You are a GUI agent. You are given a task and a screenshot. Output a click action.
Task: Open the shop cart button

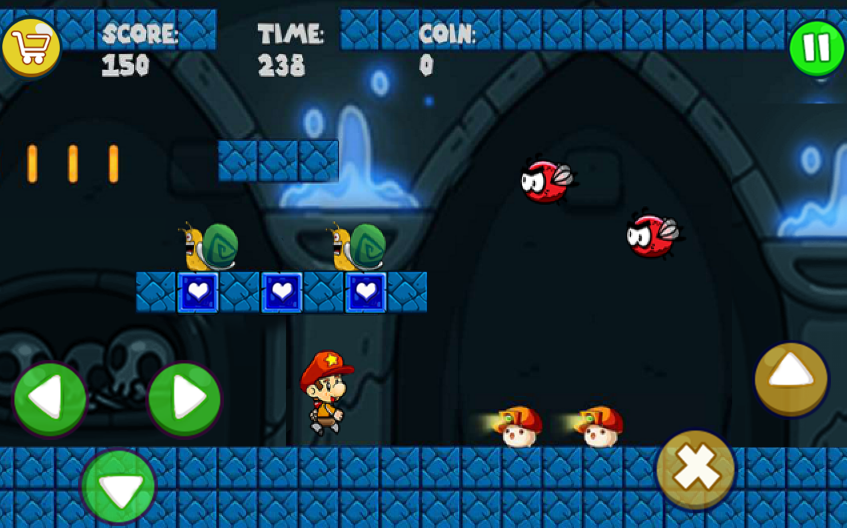pyautogui.click(x=30, y=46)
